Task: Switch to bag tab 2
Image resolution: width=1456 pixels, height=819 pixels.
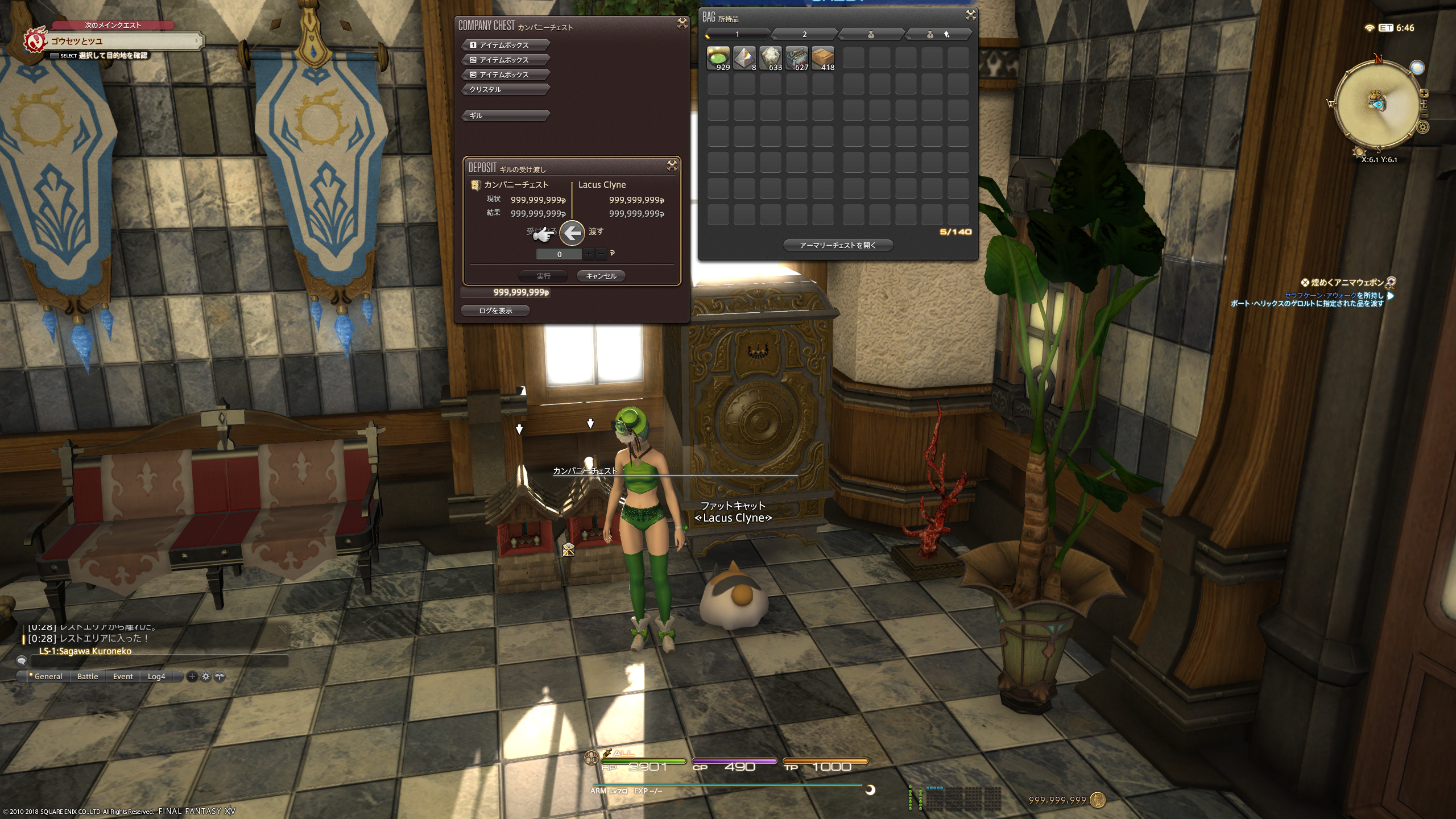Action: click(x=804, y=35)
